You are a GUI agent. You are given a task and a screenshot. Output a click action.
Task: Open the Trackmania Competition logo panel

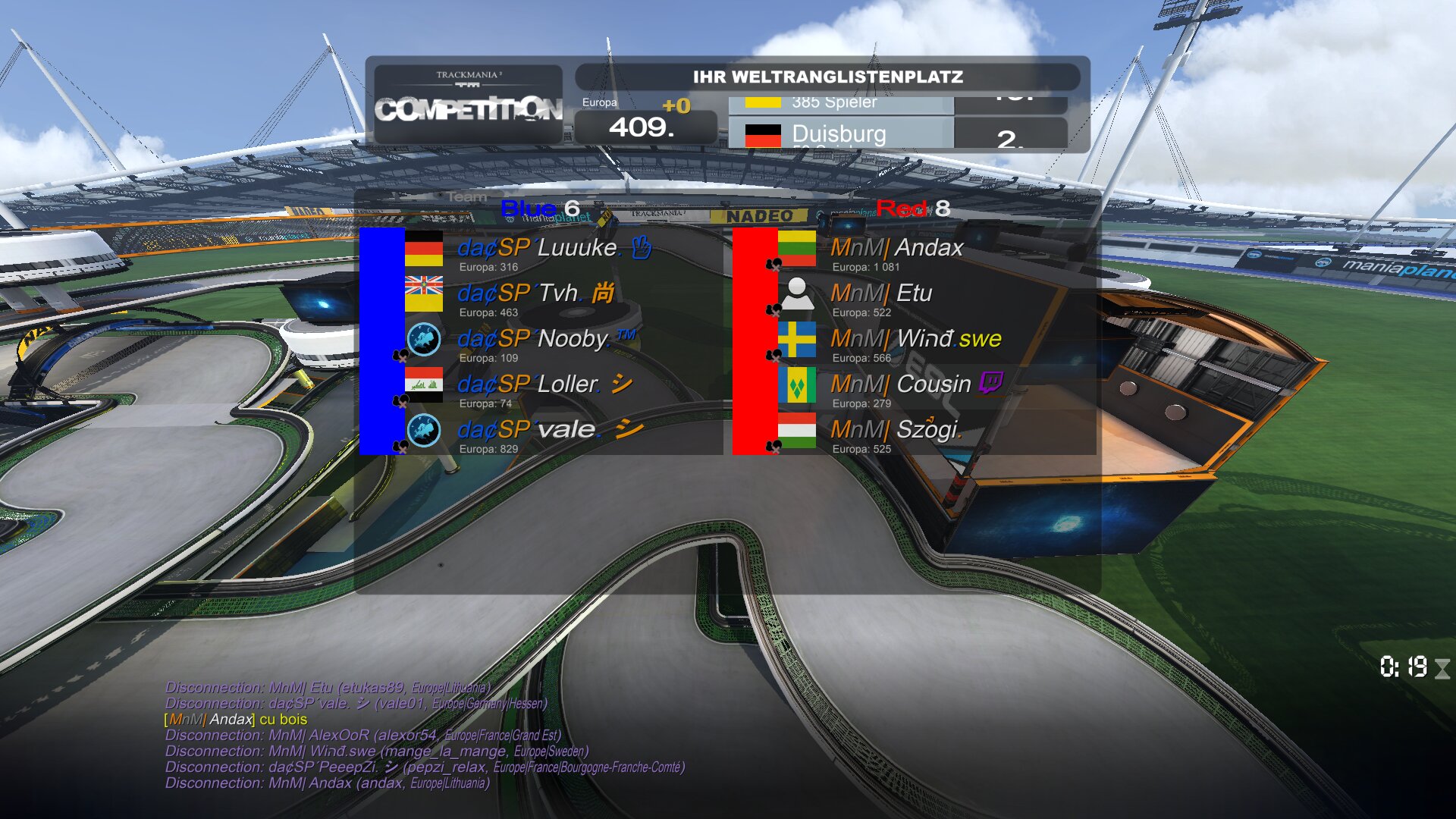tap(468, 104)
